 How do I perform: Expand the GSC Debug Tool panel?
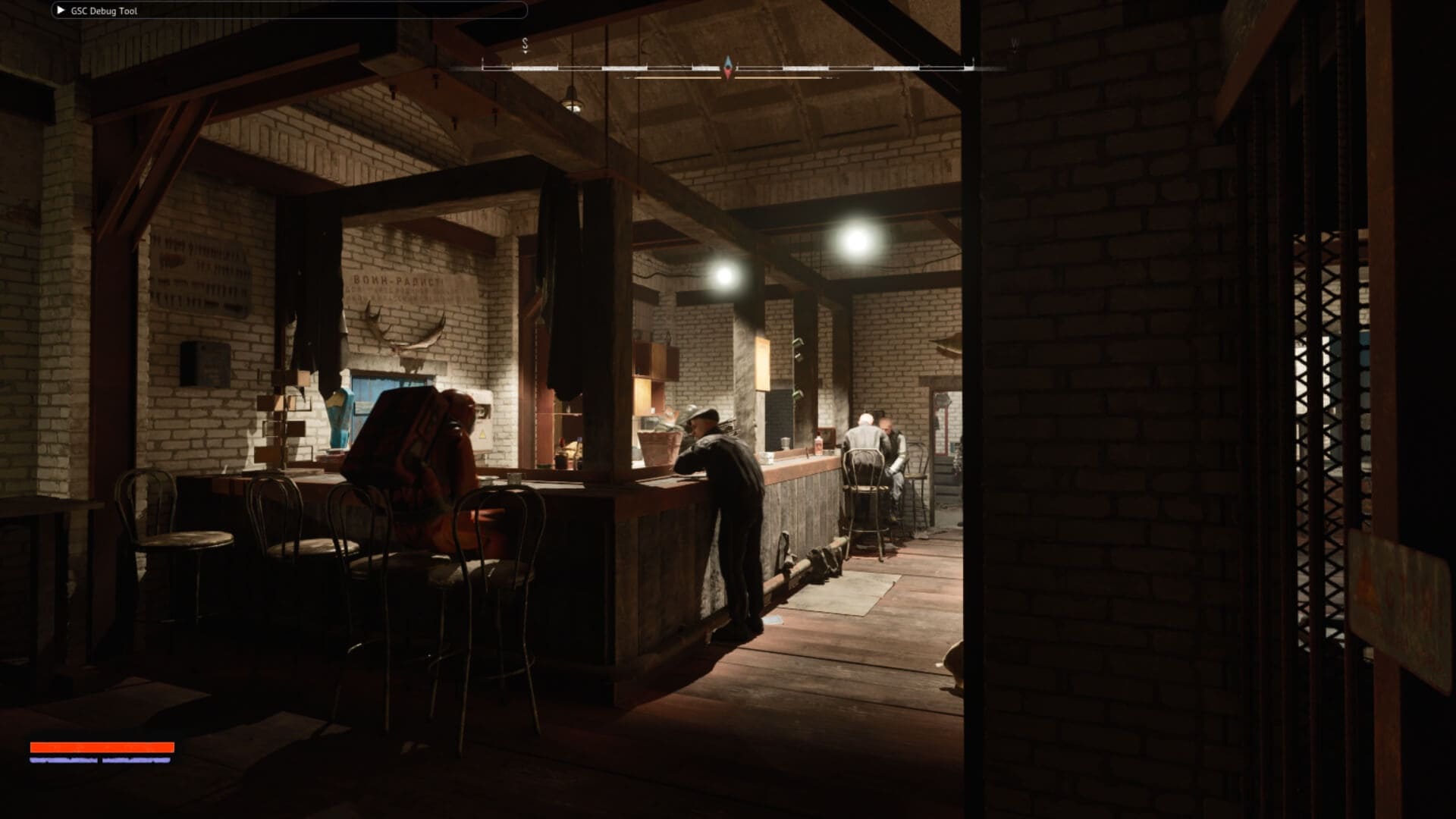(61, 11)
